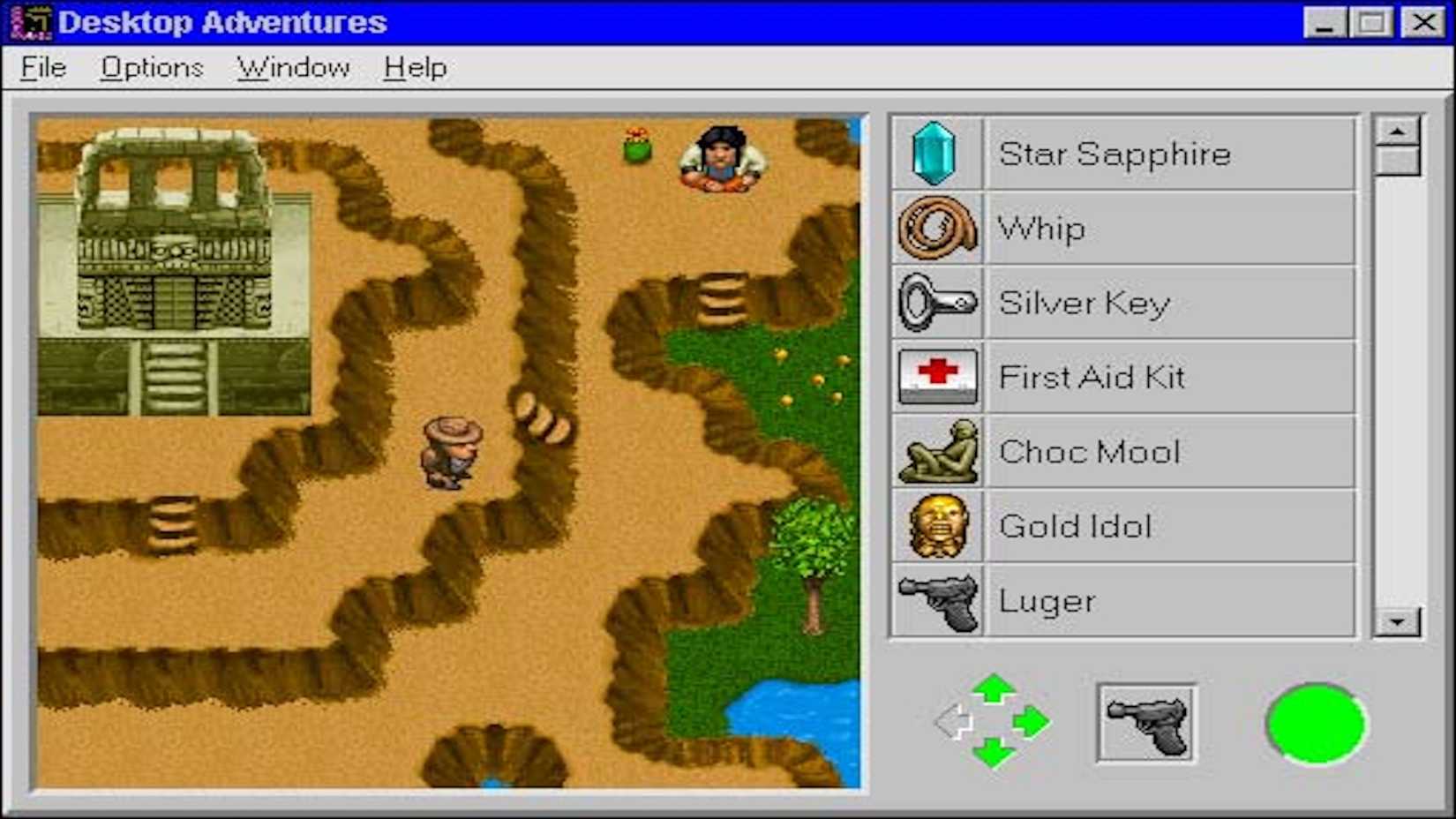Click the green up movement arrow
The image size is (1456, 819).
click(x=995, y=690)
